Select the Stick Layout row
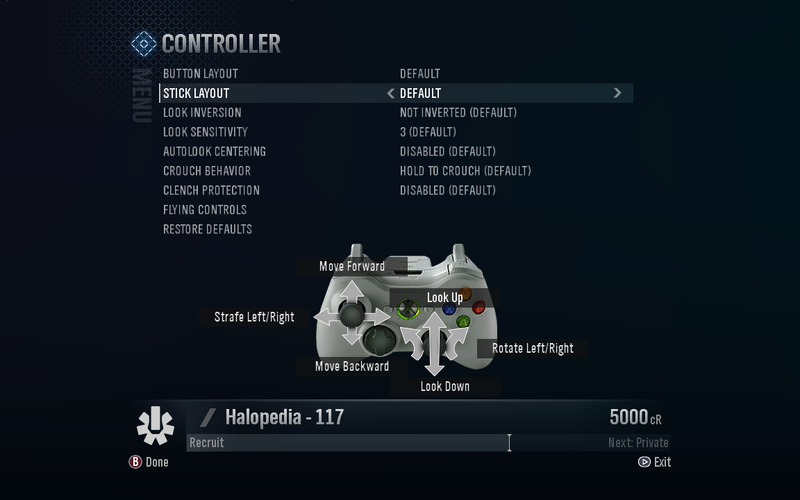 [196, 93]
